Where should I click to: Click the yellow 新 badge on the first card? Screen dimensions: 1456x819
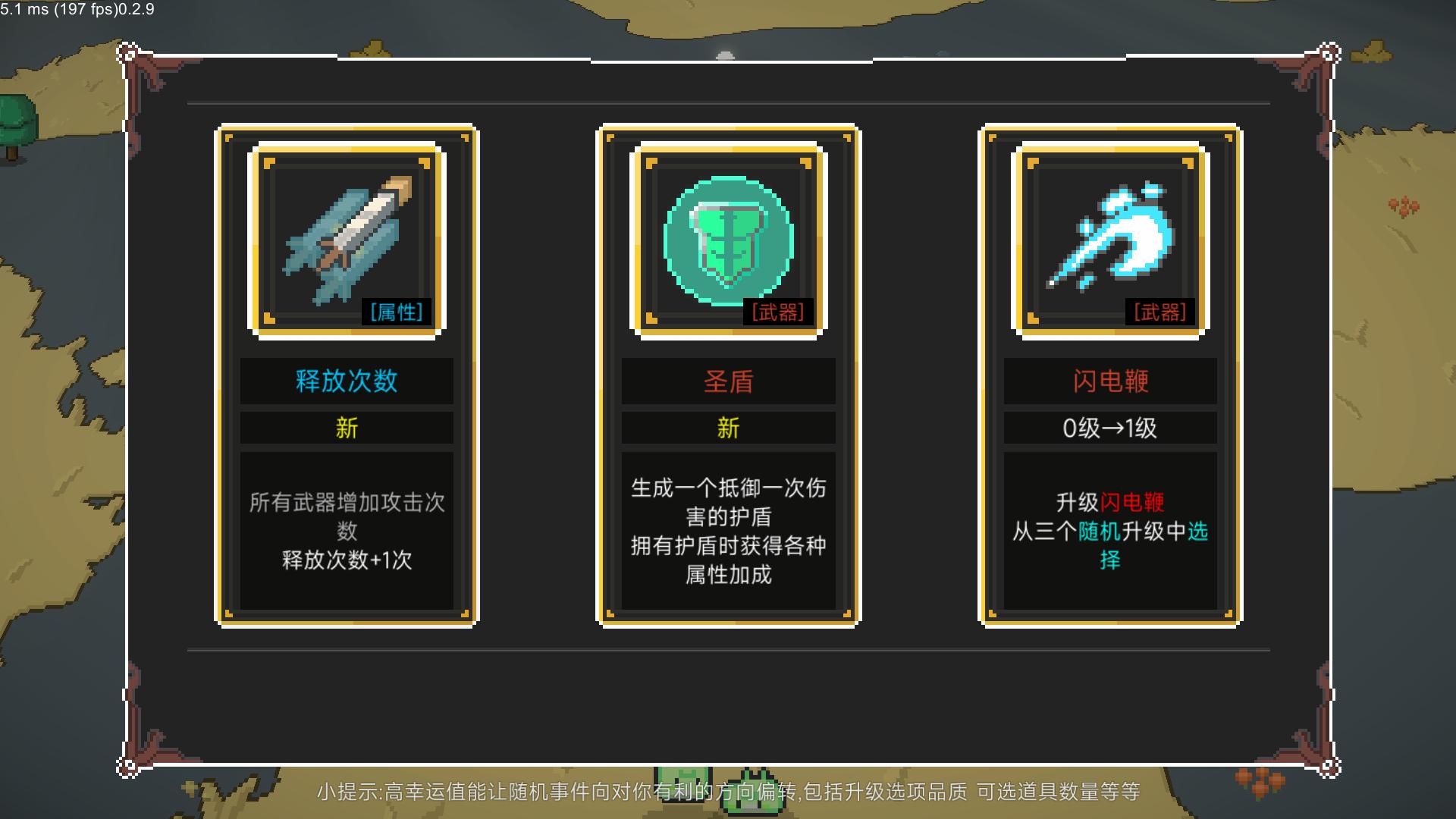pyautogui.click(x=347, y=428)
